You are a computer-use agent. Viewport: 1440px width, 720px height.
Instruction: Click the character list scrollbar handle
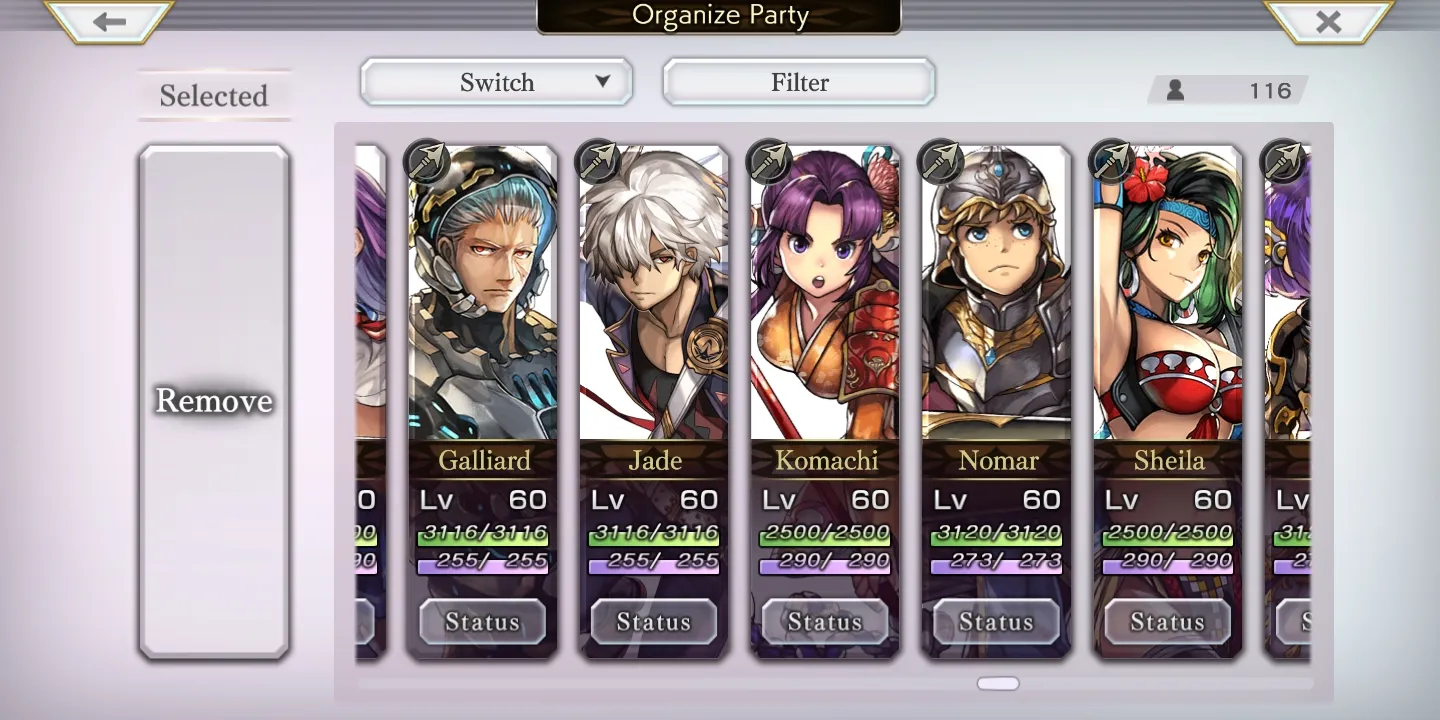tap(998, 684)
